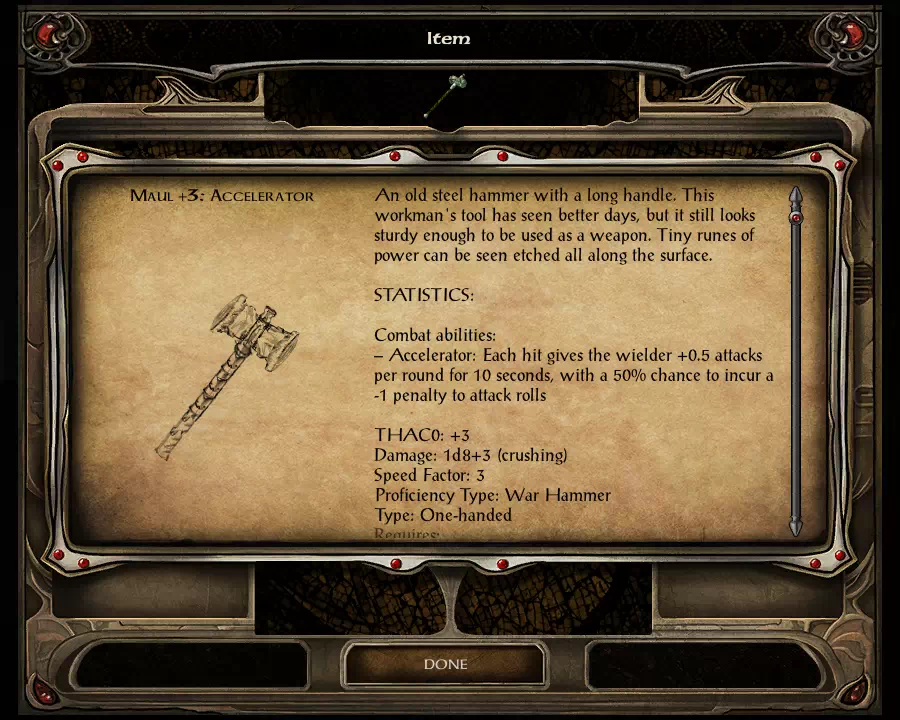900x720 pixels.
Task: Close the item description with Done
Action: pos(445,664)
